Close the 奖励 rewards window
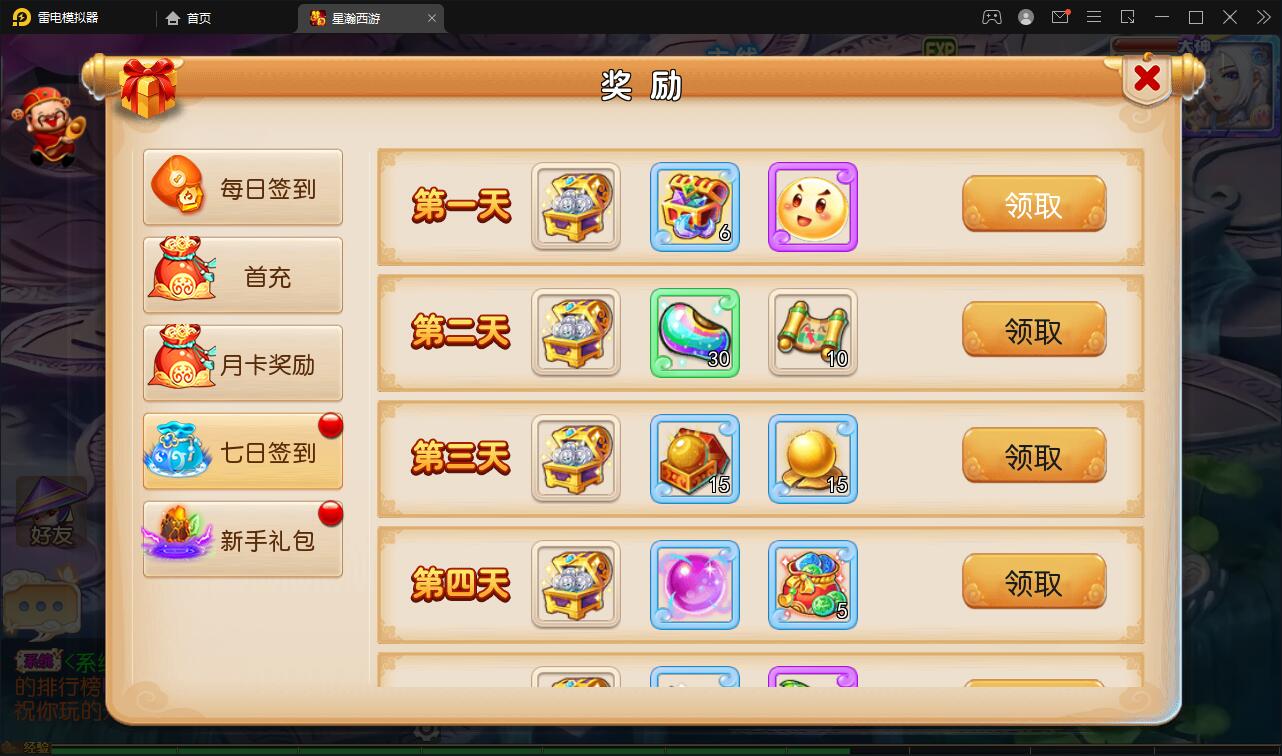The width and height of the screenshot is (1282, 756). (1146, 76)
